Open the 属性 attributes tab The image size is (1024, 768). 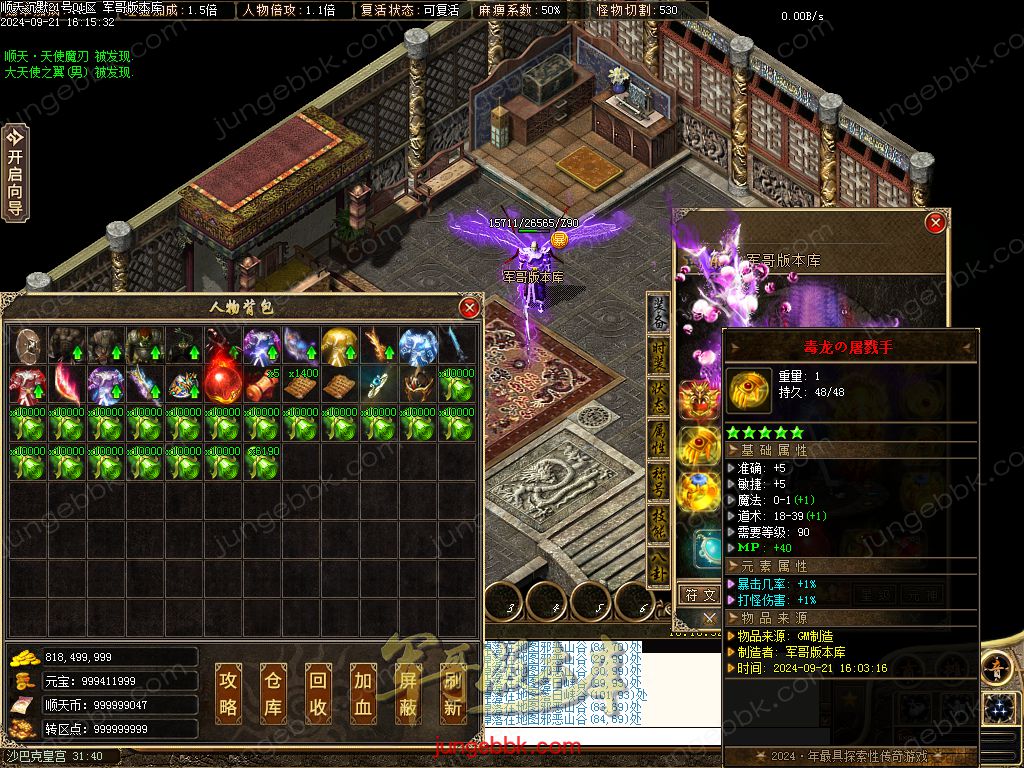click(659, 441)
